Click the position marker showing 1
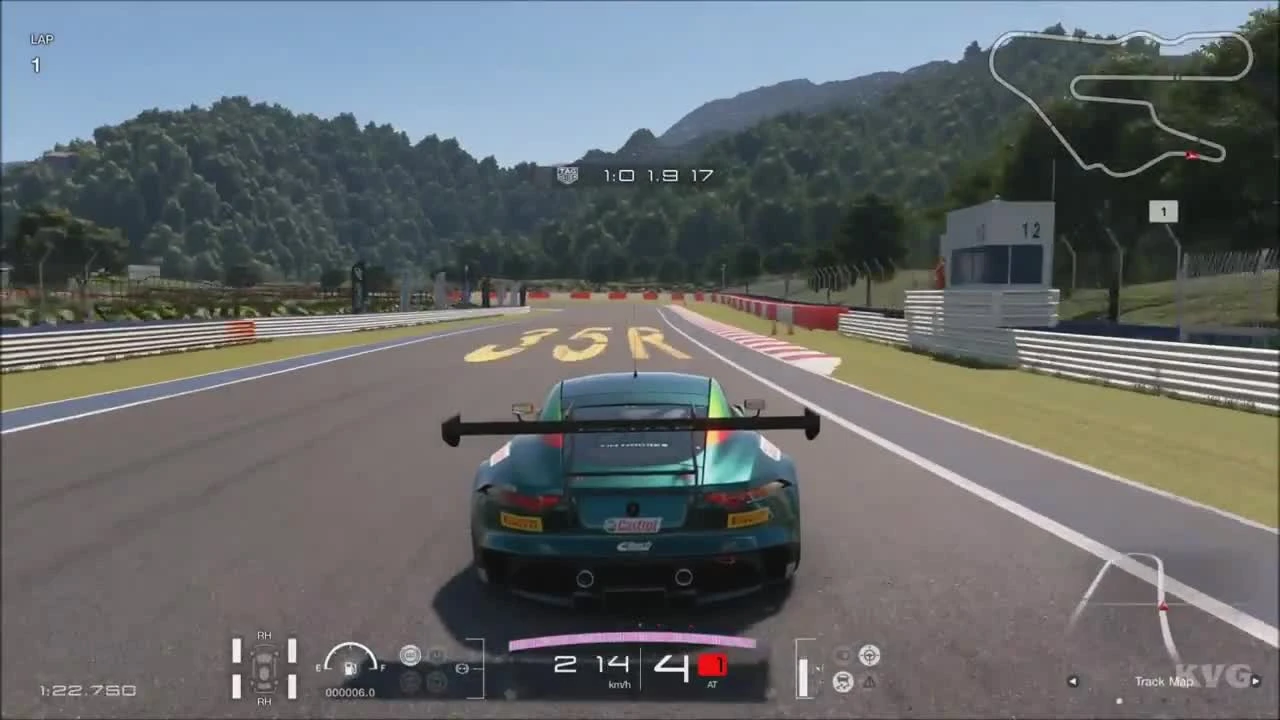Screen dimensions: 1280x720 [x=1162, y=211]
